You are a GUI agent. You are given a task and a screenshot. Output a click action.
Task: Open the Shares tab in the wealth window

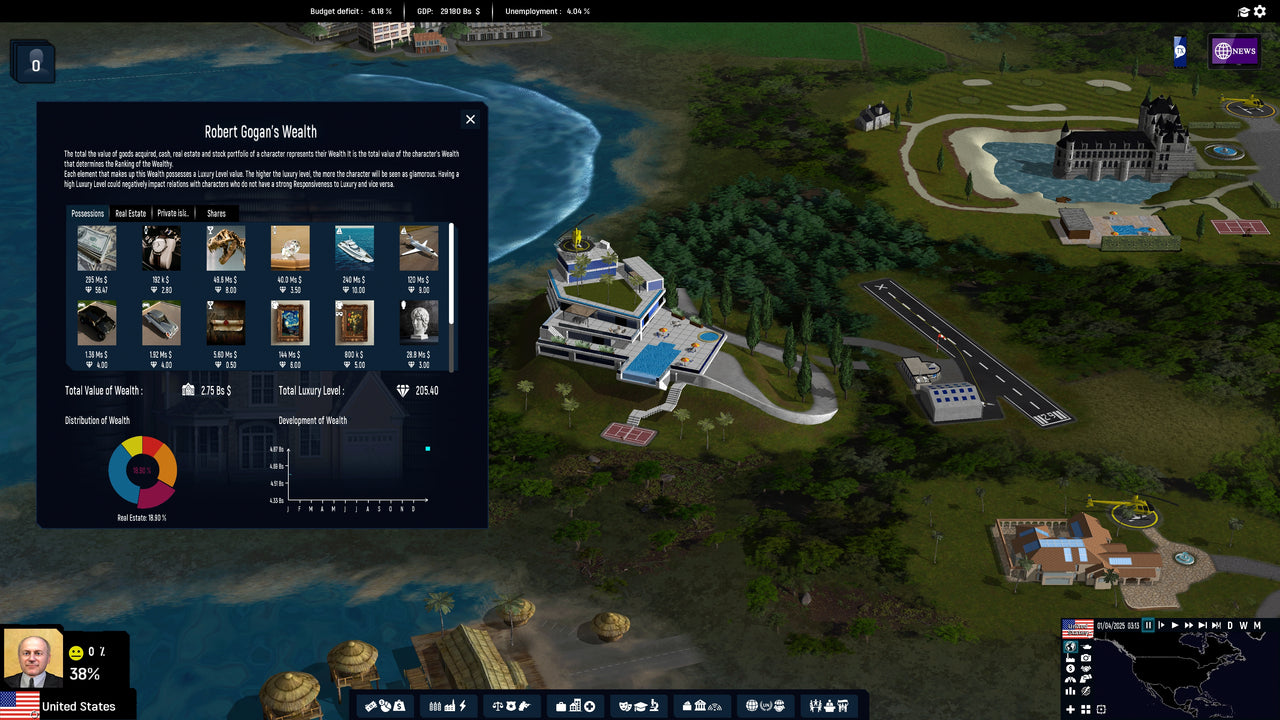point(216,213)
